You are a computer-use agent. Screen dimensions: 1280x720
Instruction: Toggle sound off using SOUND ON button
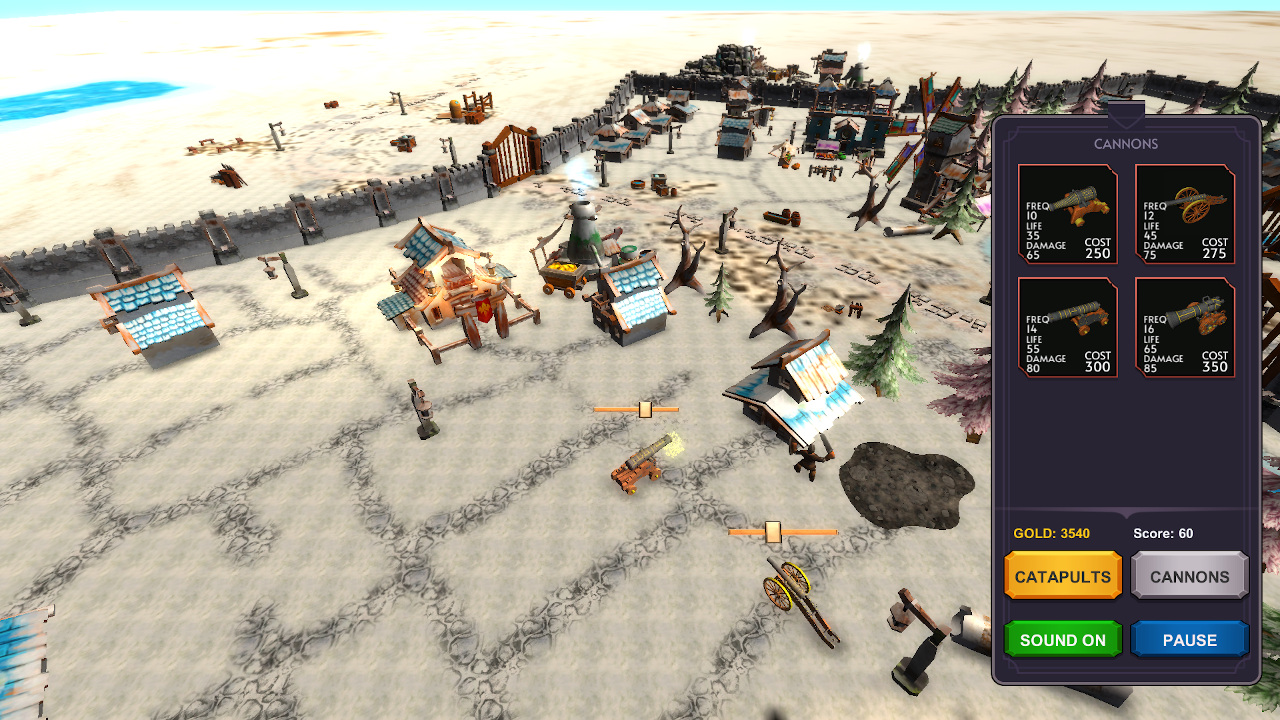[x=1063, y=639]
